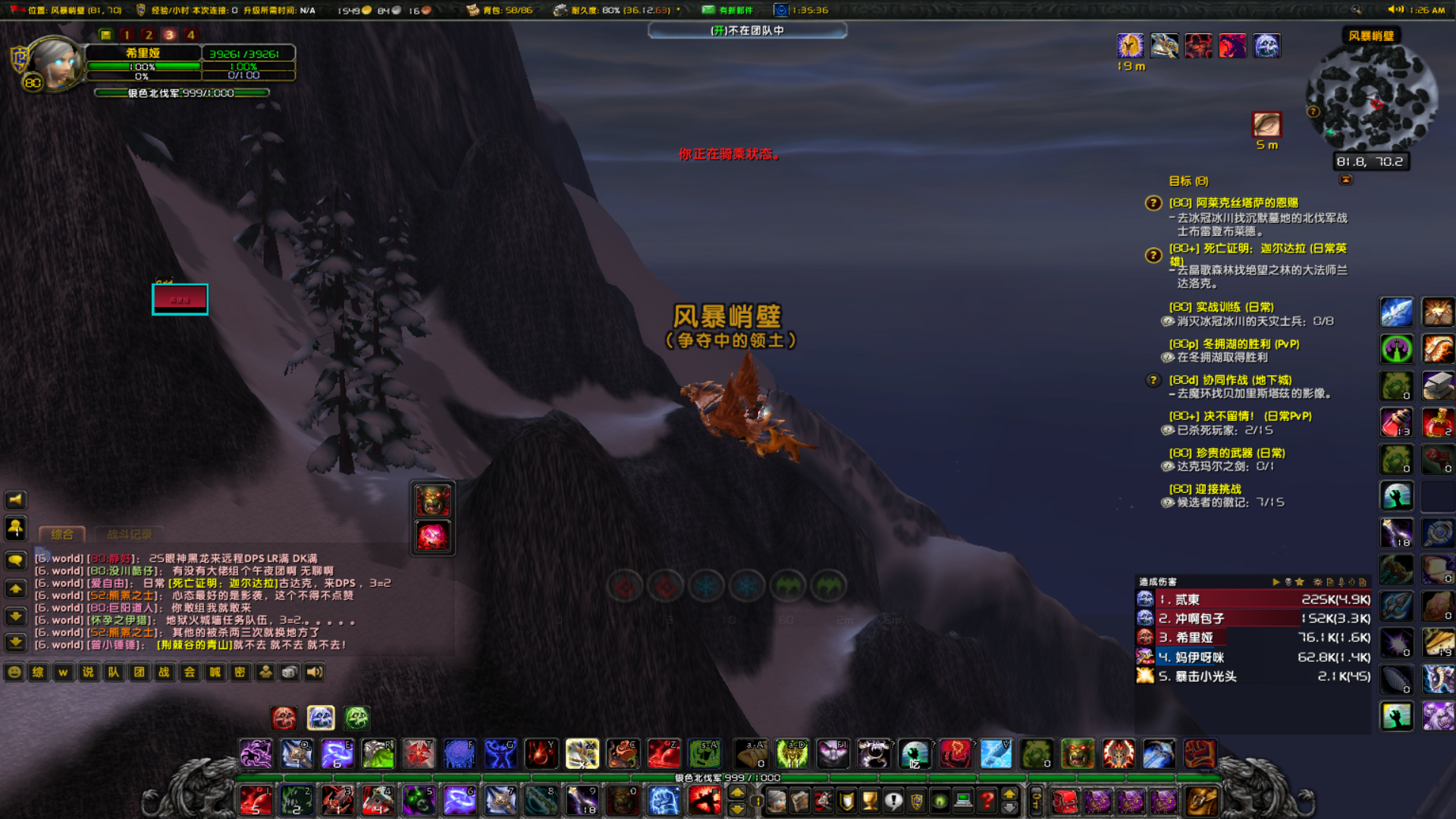The height and width of the screenshot is (819, 1456).
Task: Pick the 密 whisper channel button
Action: [240, 673]
